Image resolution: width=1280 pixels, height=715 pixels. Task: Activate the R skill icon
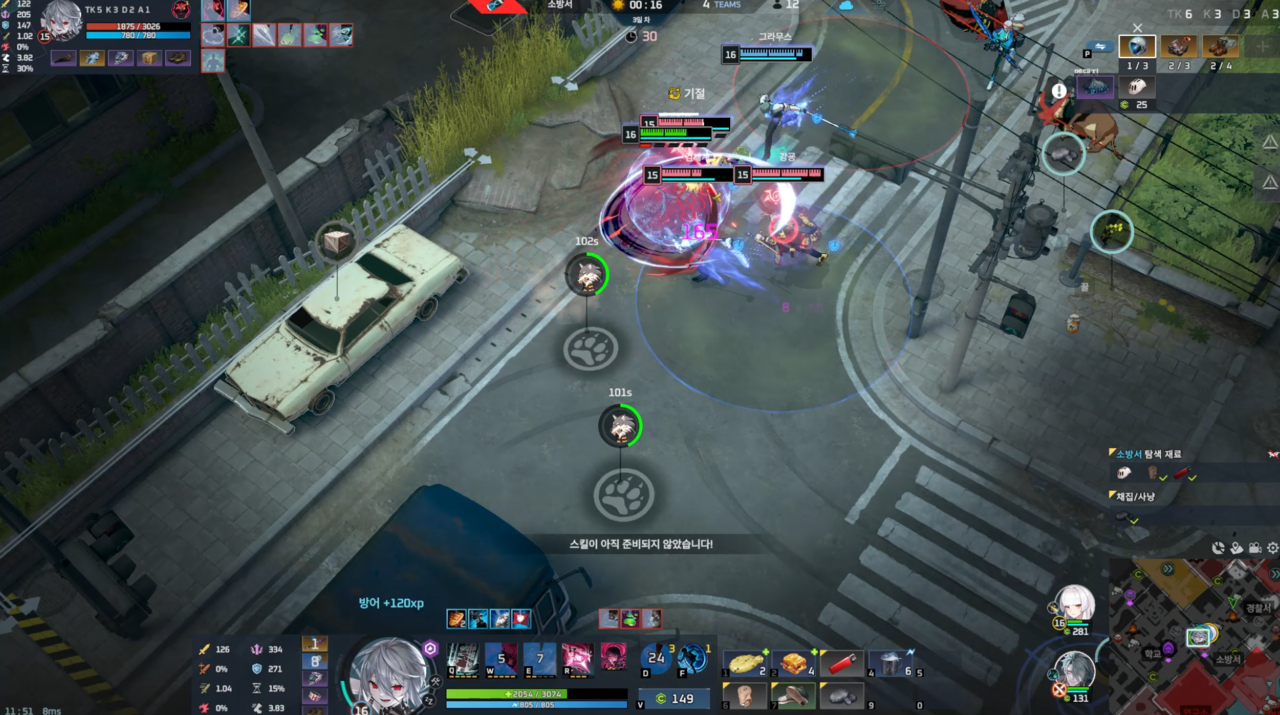coord(577,658)
